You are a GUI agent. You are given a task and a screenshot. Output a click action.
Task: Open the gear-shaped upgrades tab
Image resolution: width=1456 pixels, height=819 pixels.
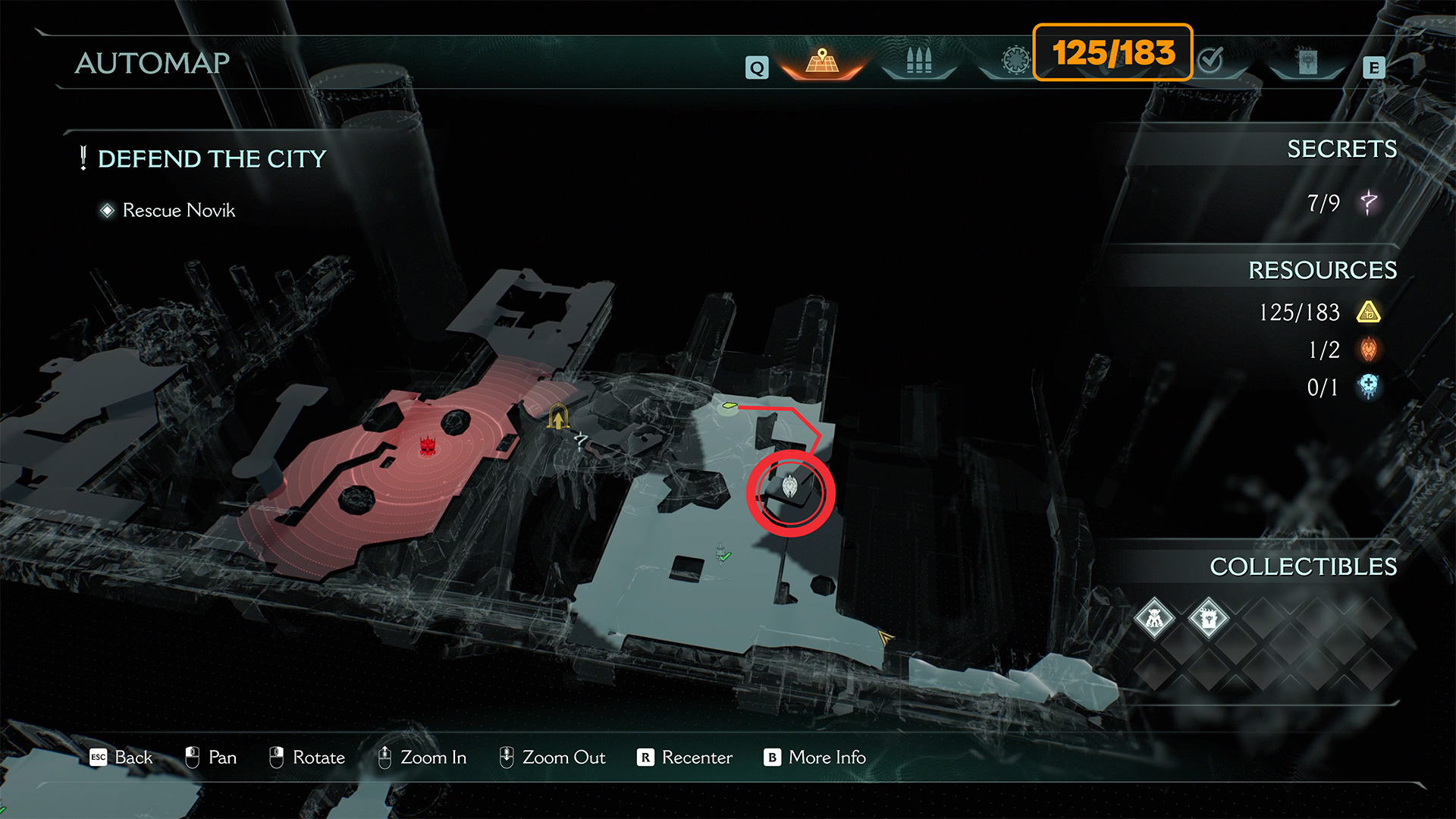pyautogui.click(x=1015, y=60)
